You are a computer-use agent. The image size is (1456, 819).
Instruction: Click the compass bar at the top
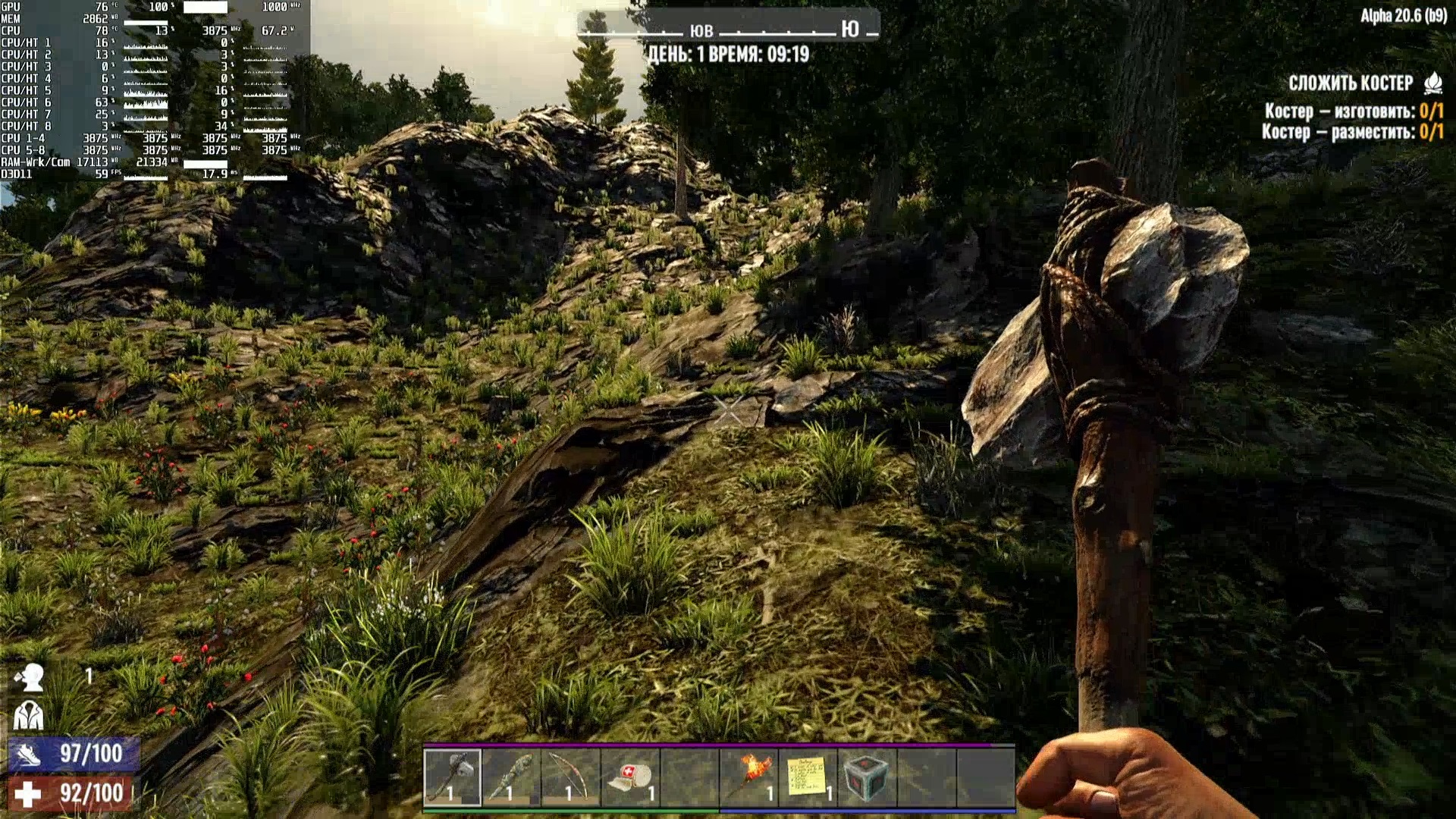728,30
